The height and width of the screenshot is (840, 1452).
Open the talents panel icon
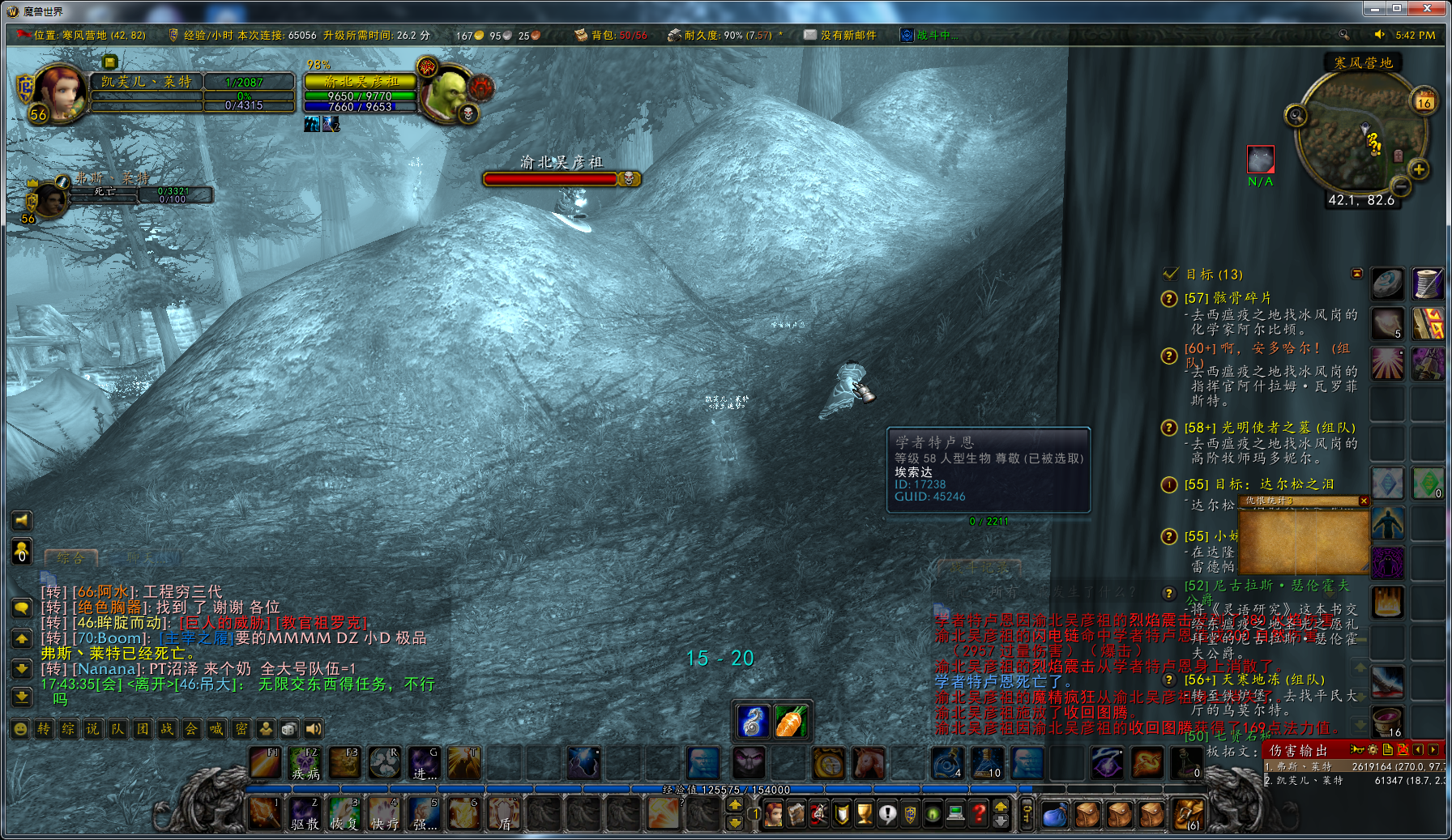click(819, 814)
